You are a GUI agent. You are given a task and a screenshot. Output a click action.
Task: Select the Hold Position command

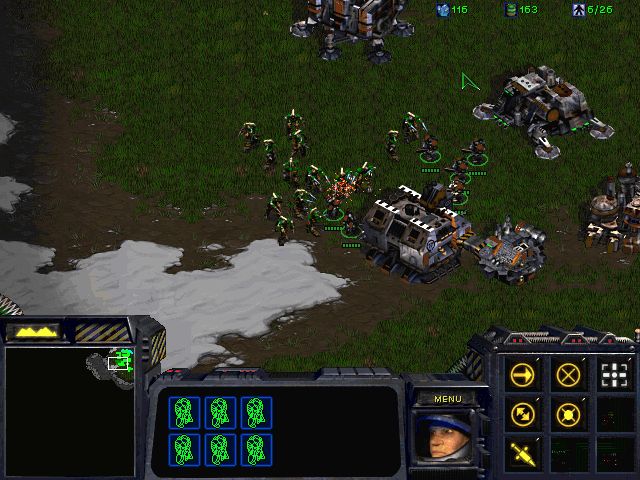(x=569, y=413)
